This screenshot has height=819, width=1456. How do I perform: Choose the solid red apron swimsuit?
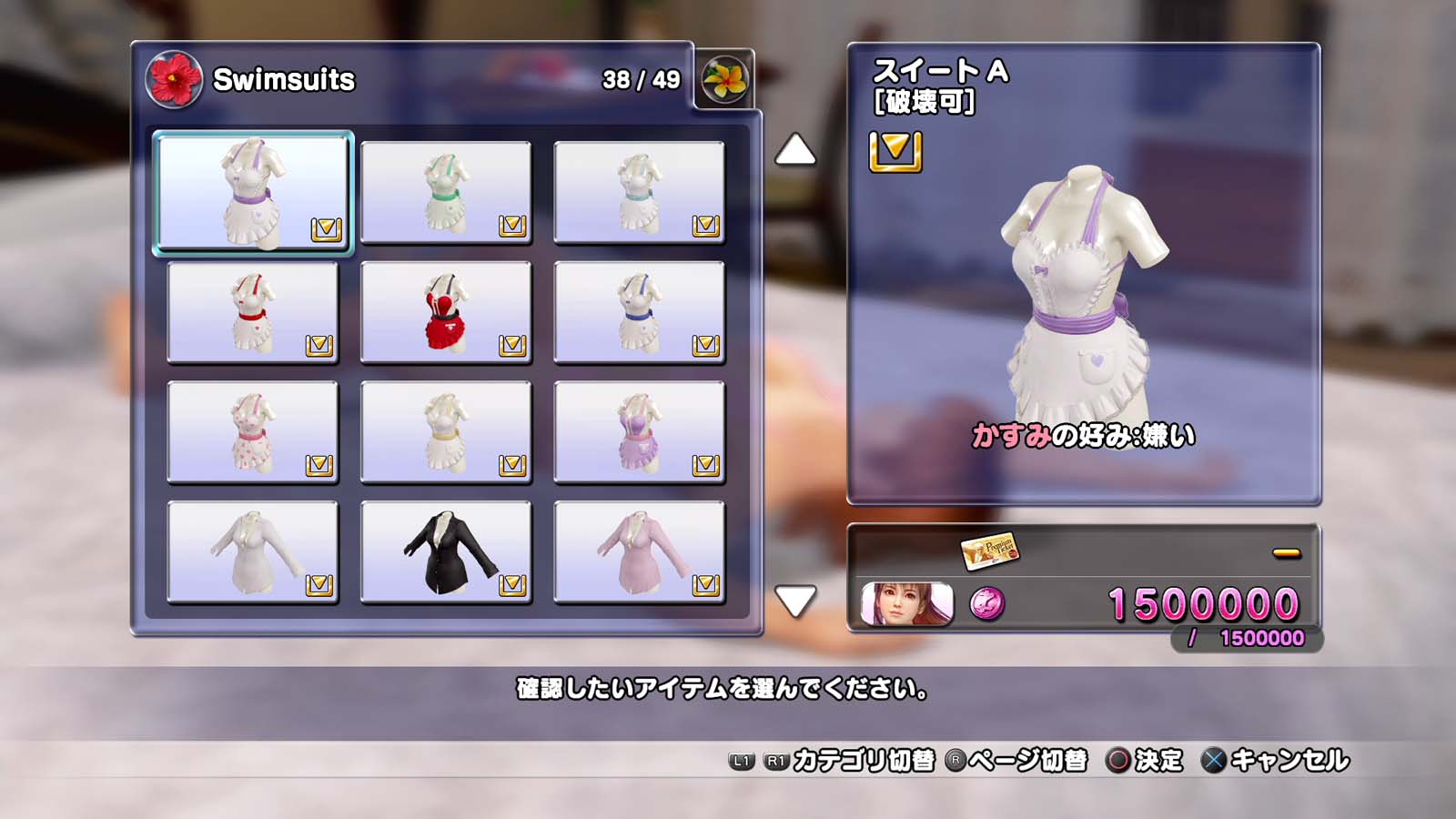[446, 312]
